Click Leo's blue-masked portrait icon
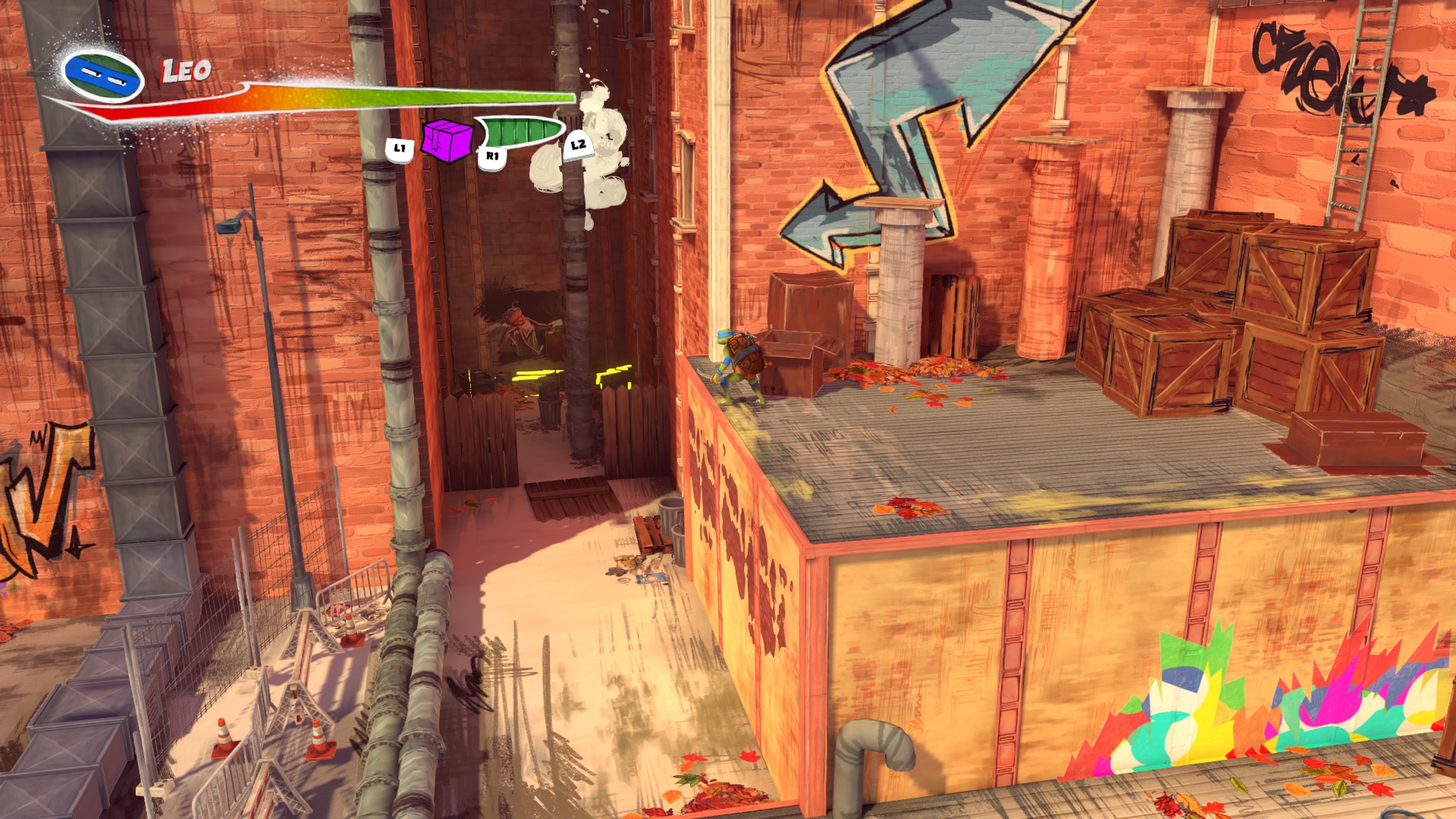 (102, 75)
